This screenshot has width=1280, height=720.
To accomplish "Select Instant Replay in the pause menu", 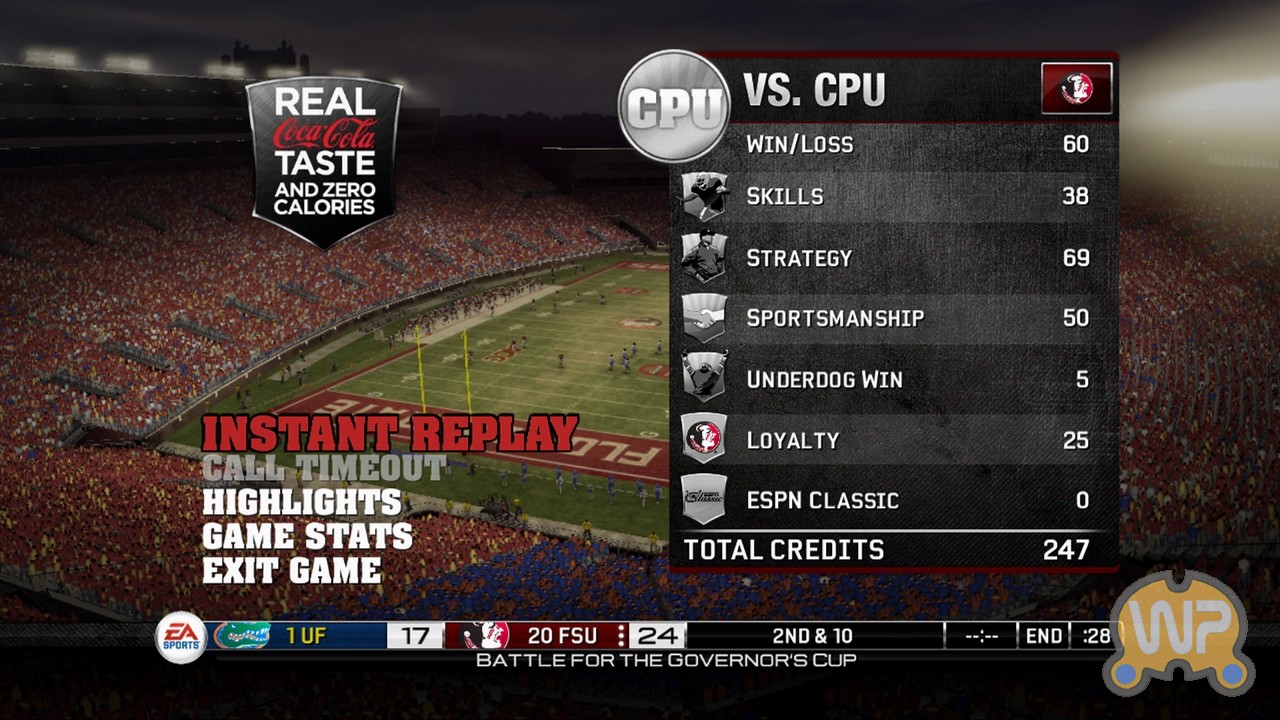I will coord(390,434).
